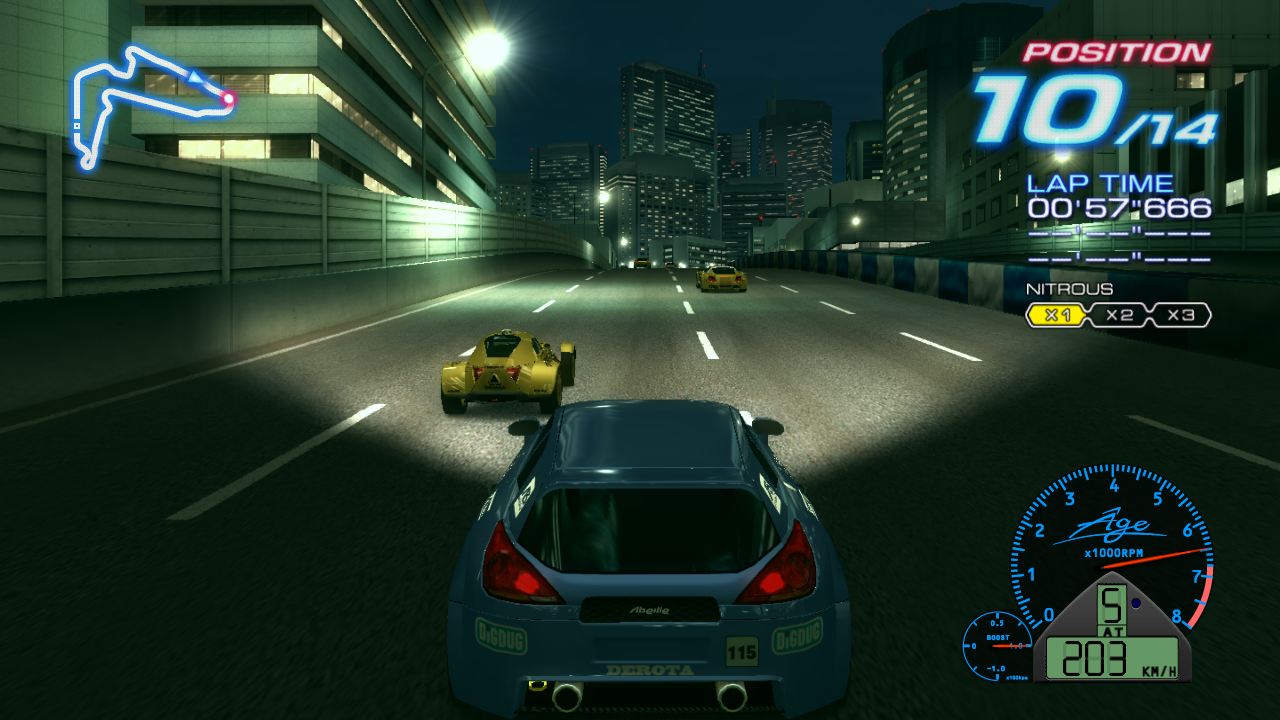Image resolution: width=1280 pixels, height=720 pixels.
Task: Click the track outline minimap
Action: [150, 100]
